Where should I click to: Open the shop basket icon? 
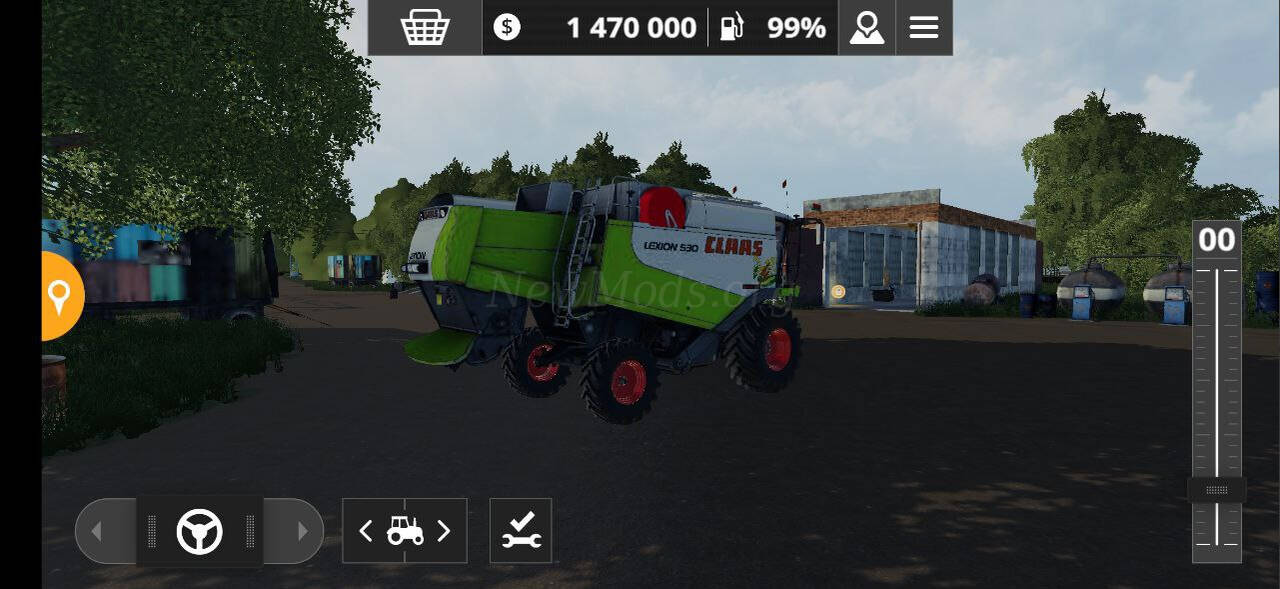click(425, 28)
